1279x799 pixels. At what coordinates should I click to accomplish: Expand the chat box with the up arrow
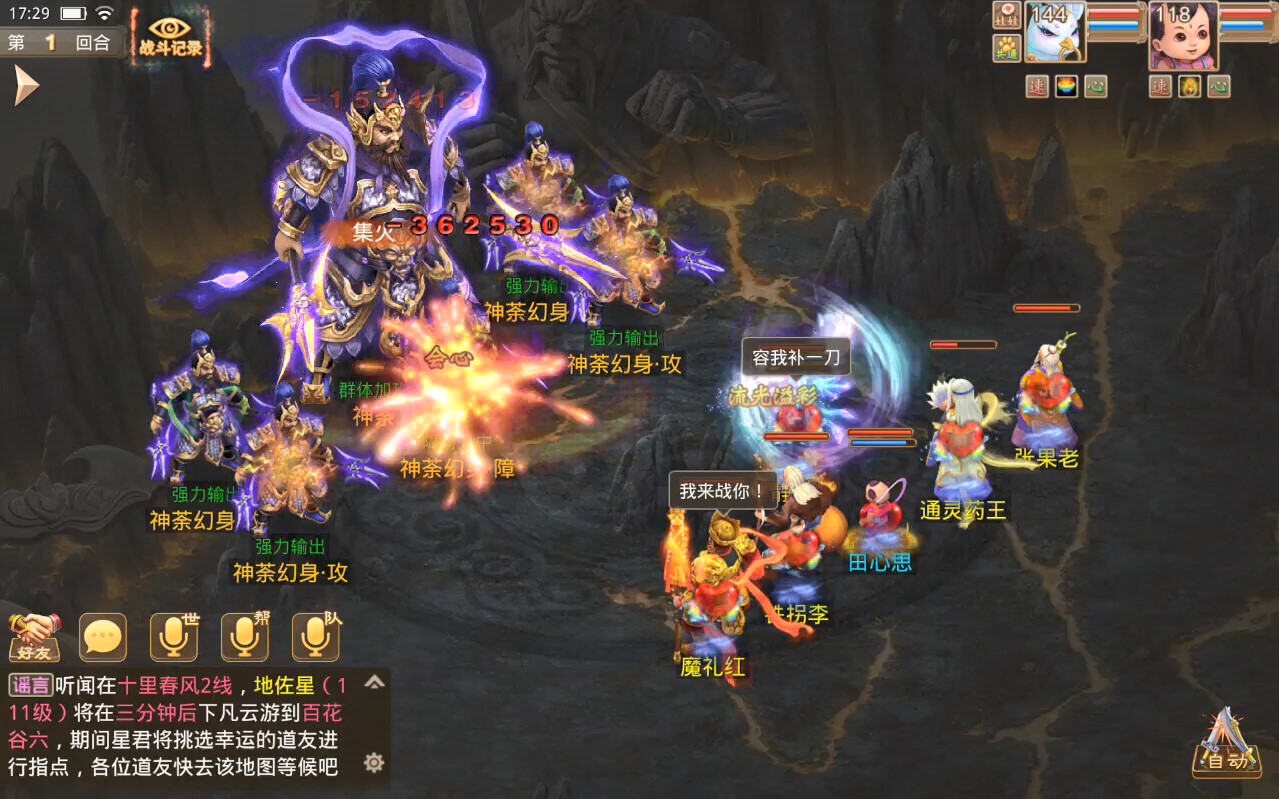tap(374, 682)
